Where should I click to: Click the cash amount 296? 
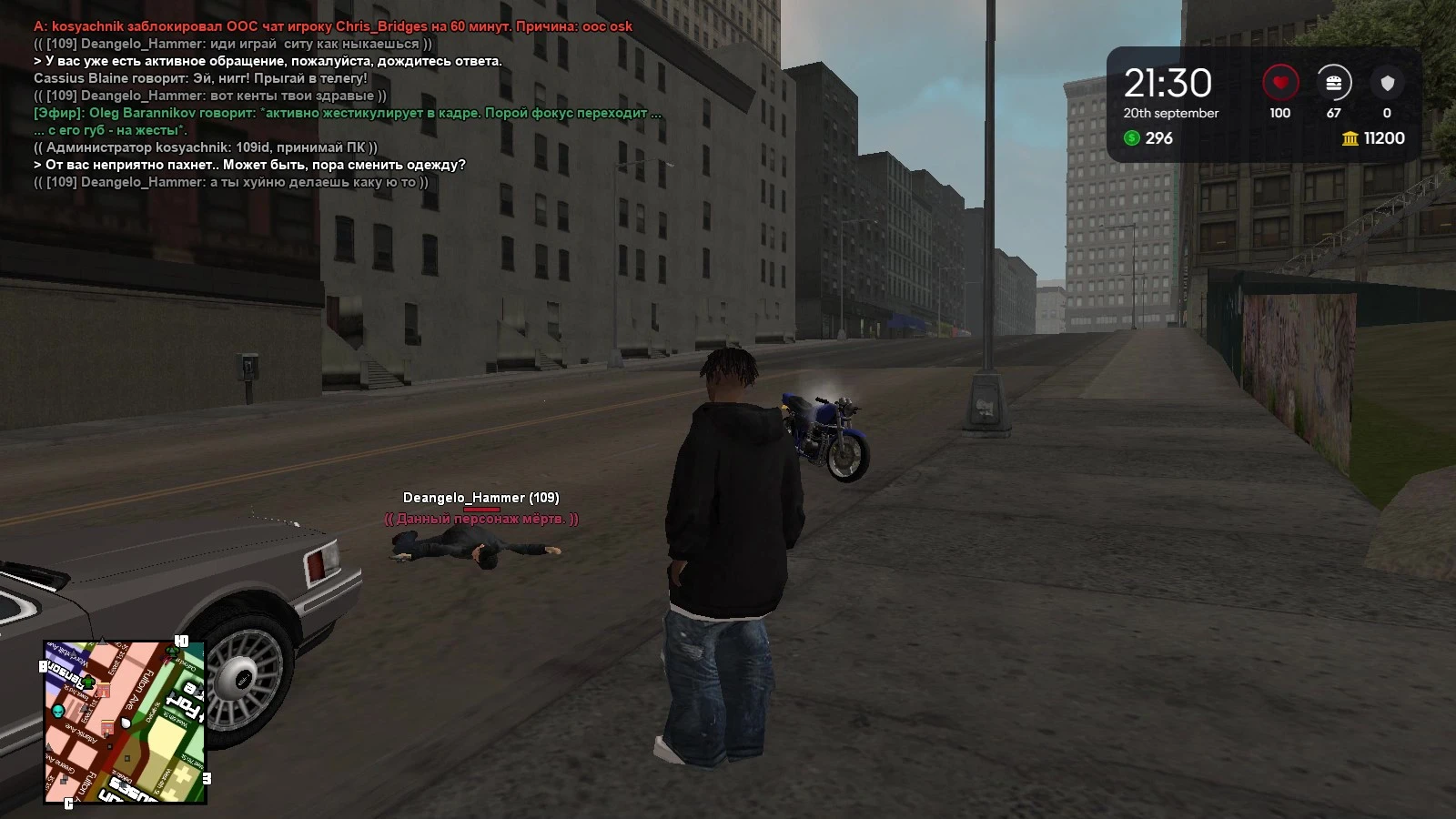tap(1158, 138)
